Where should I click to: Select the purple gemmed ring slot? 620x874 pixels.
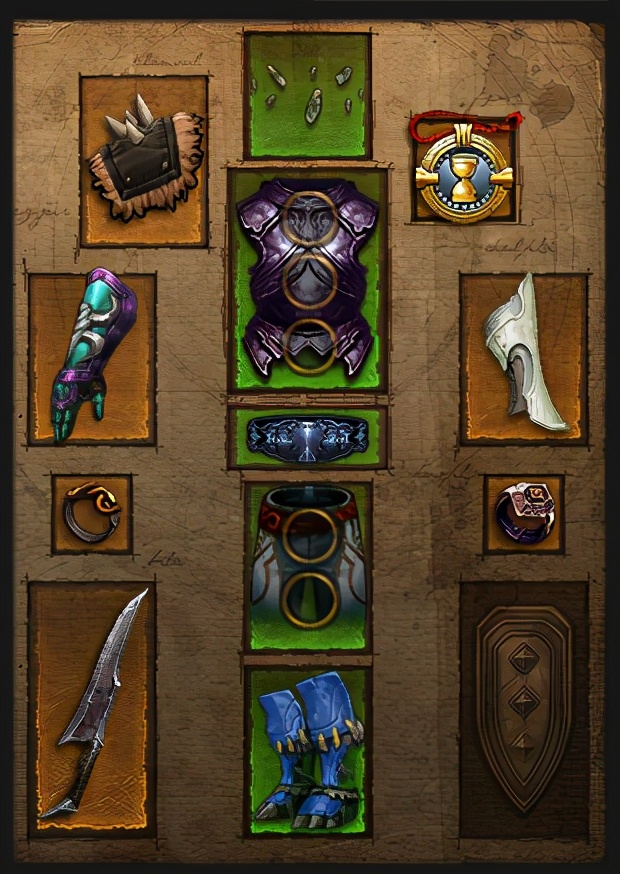pos(523,514)
